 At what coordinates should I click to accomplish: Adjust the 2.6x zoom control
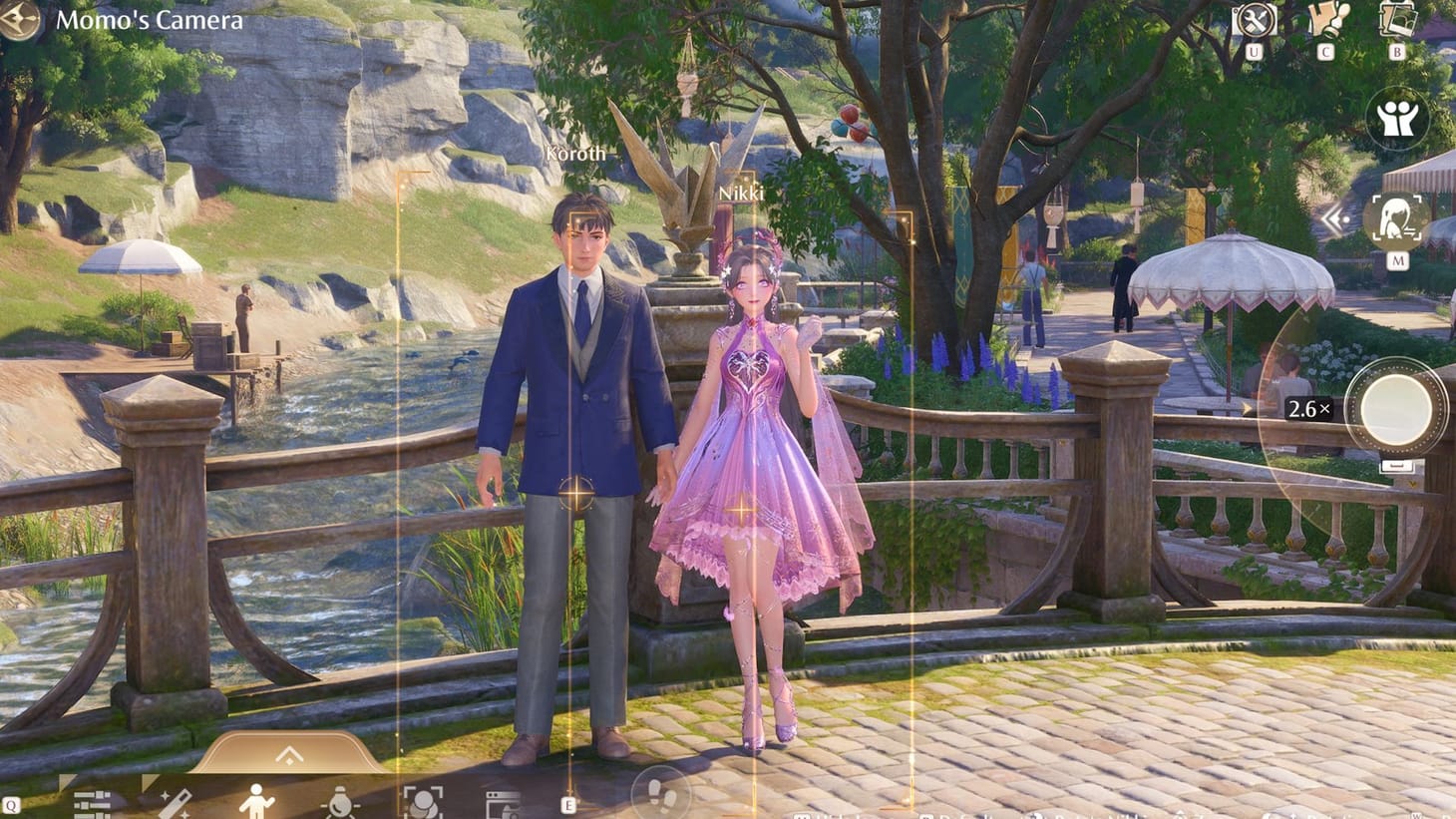tap(1307, 409)
